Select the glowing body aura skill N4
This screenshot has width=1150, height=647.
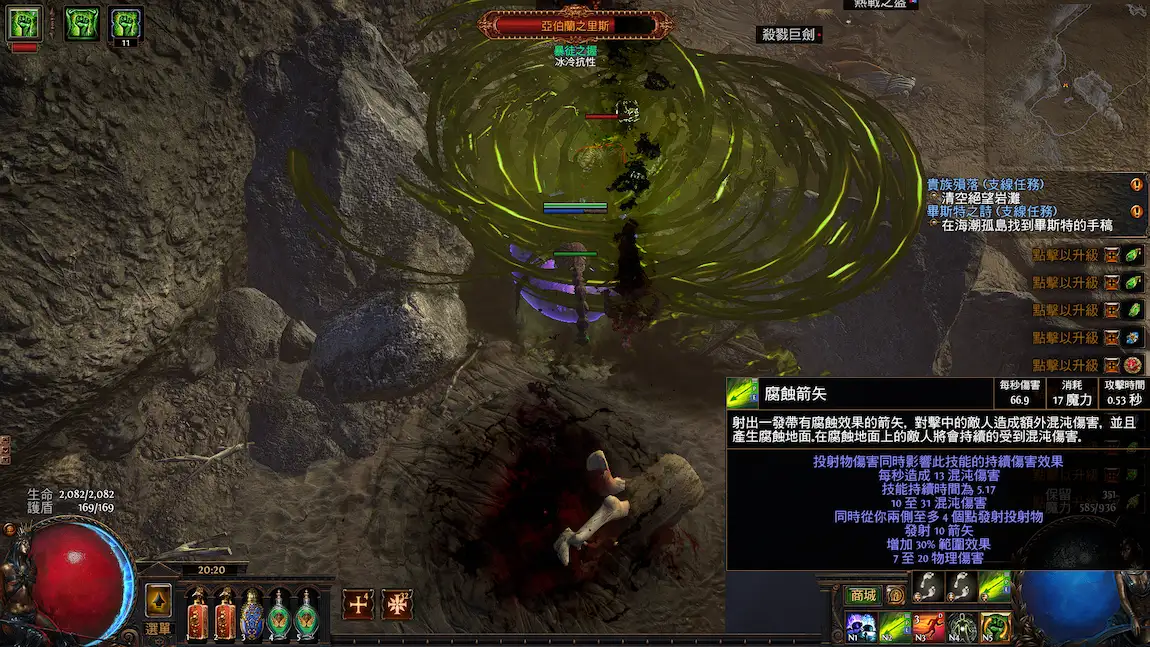(962, 627)
